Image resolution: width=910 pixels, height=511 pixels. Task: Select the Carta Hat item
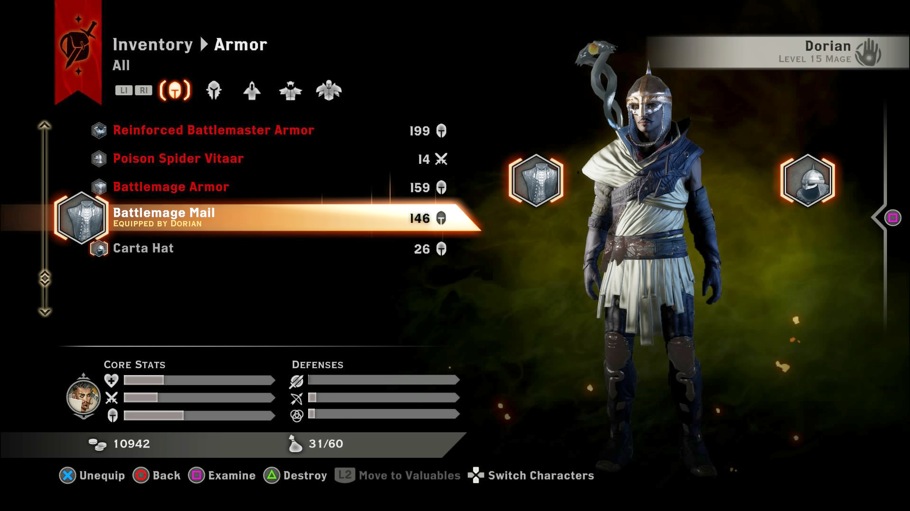[x=143, y=249]
